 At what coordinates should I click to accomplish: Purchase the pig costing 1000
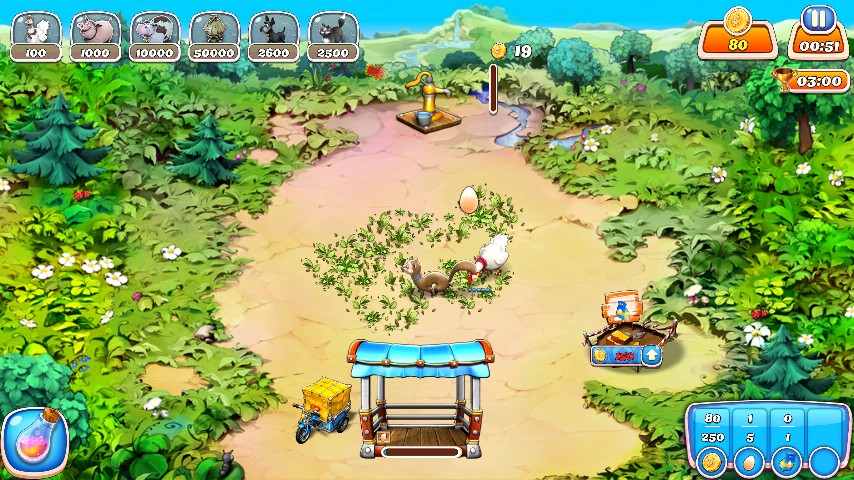pyautogui.click(x=96, y=36)
